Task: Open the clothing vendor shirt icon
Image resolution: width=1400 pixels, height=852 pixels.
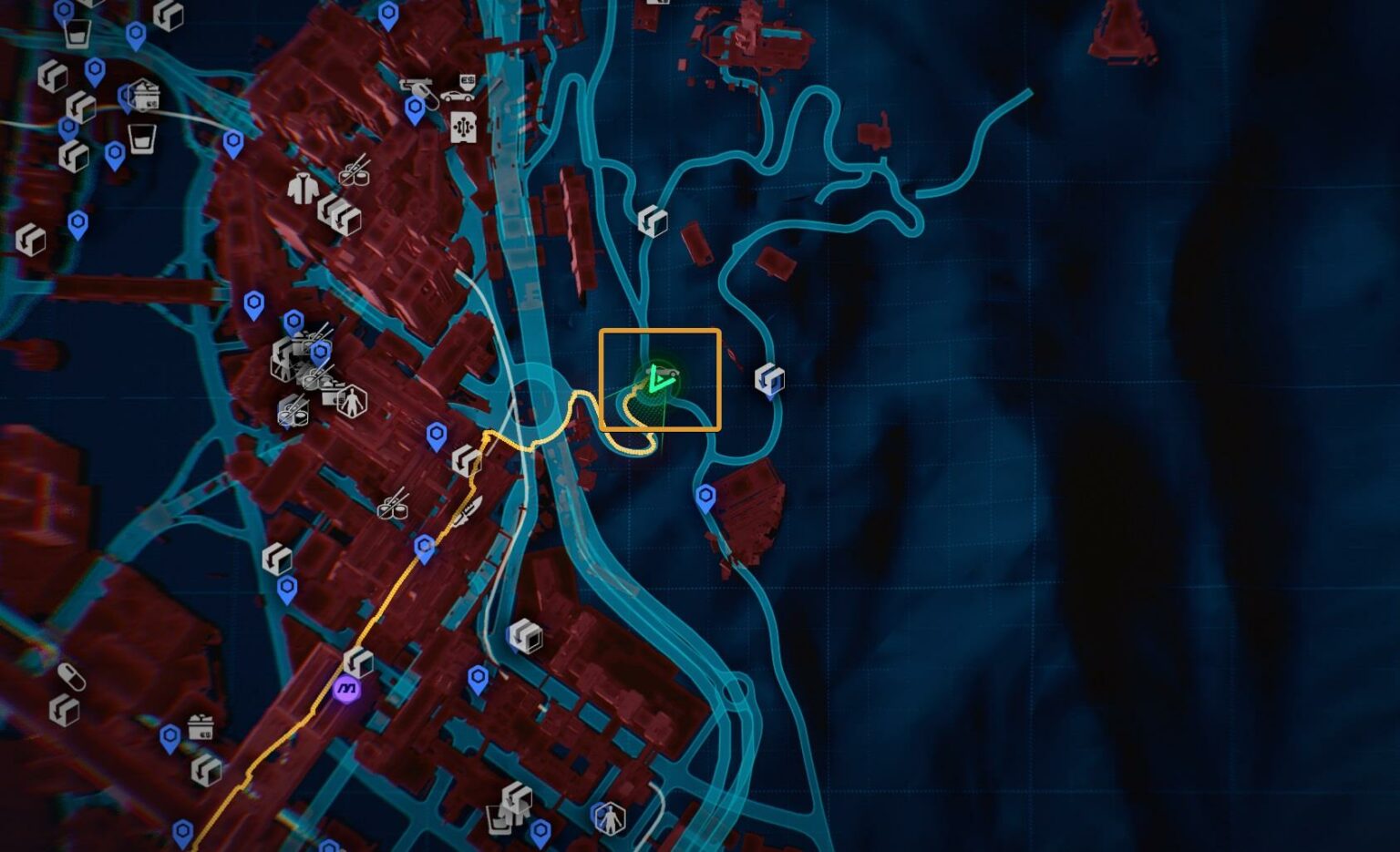Action: 303,188
